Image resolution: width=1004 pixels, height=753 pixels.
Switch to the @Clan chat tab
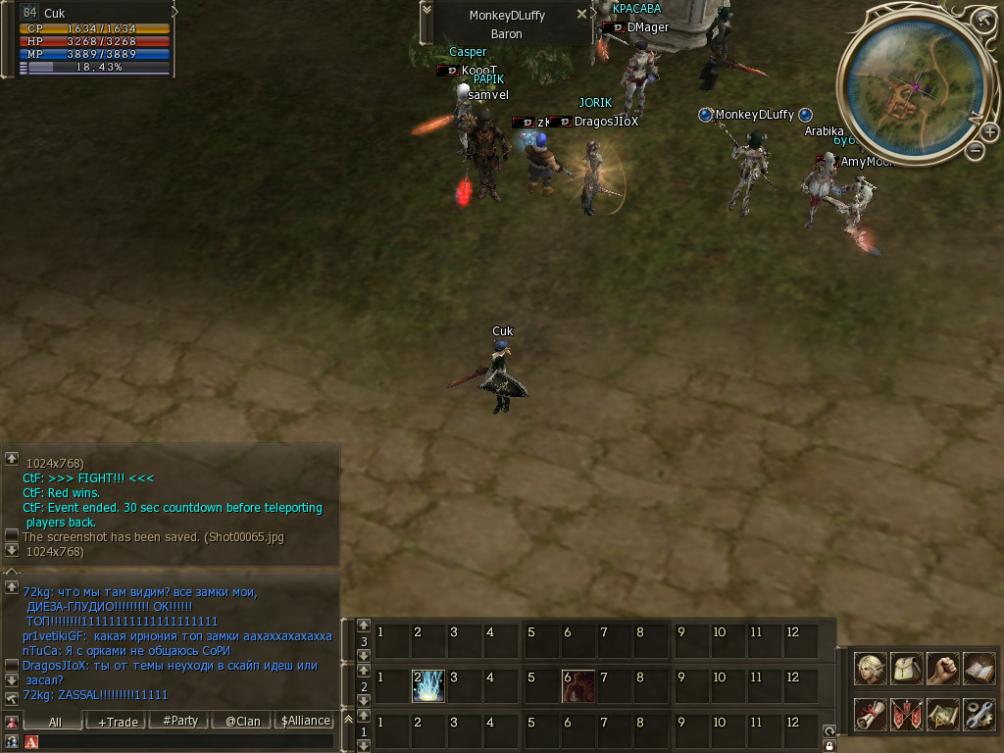(241, 721)
